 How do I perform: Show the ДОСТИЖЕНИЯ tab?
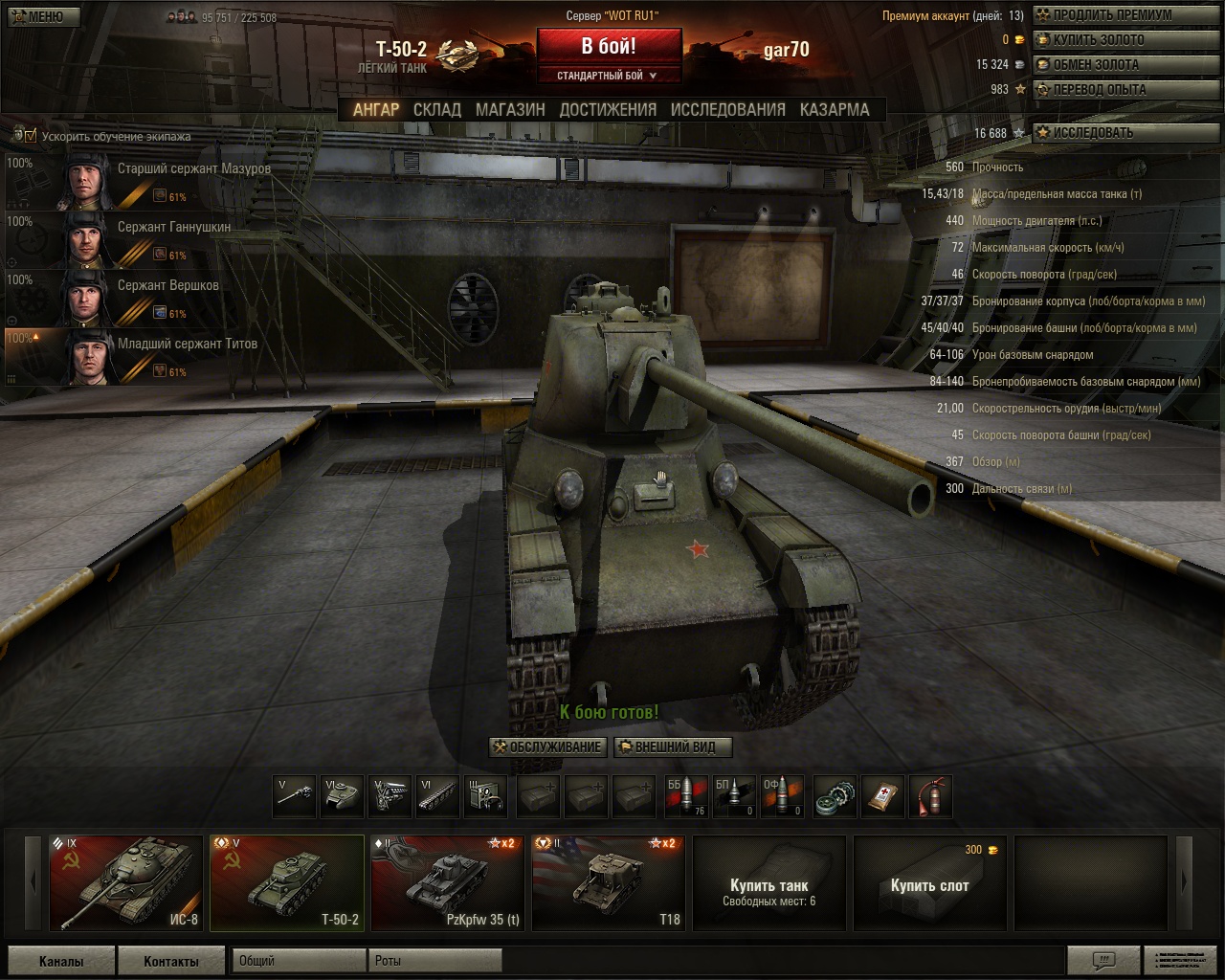point(608,110)
